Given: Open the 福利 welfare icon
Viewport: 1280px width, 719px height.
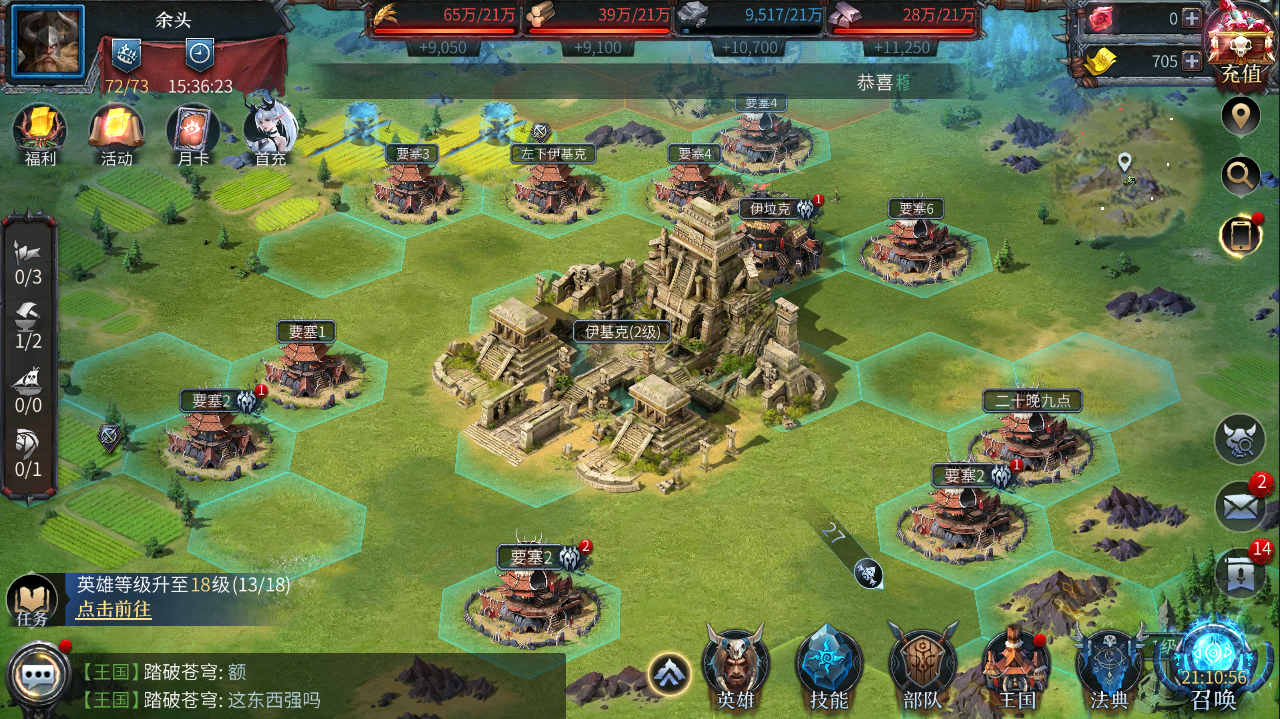Looking at the screenshot, I should (x=39, y=131).
